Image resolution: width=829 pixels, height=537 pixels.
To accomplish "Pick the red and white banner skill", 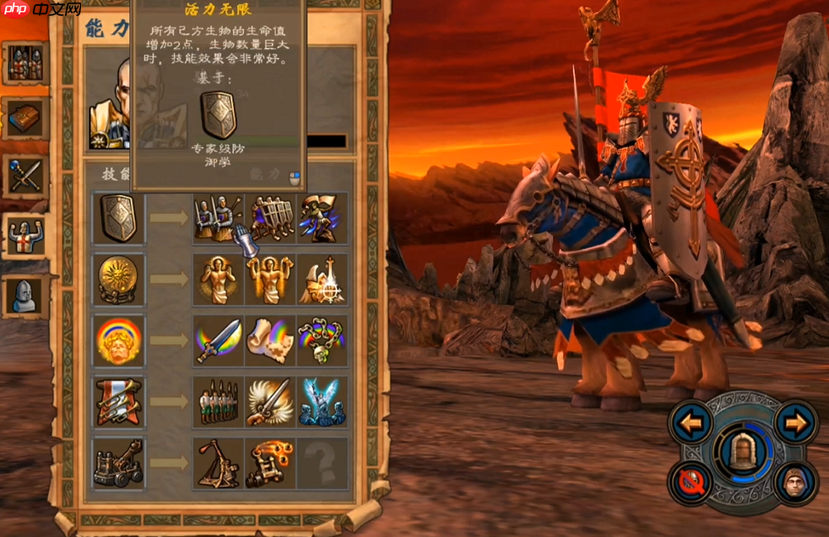I will click(119, 402).
